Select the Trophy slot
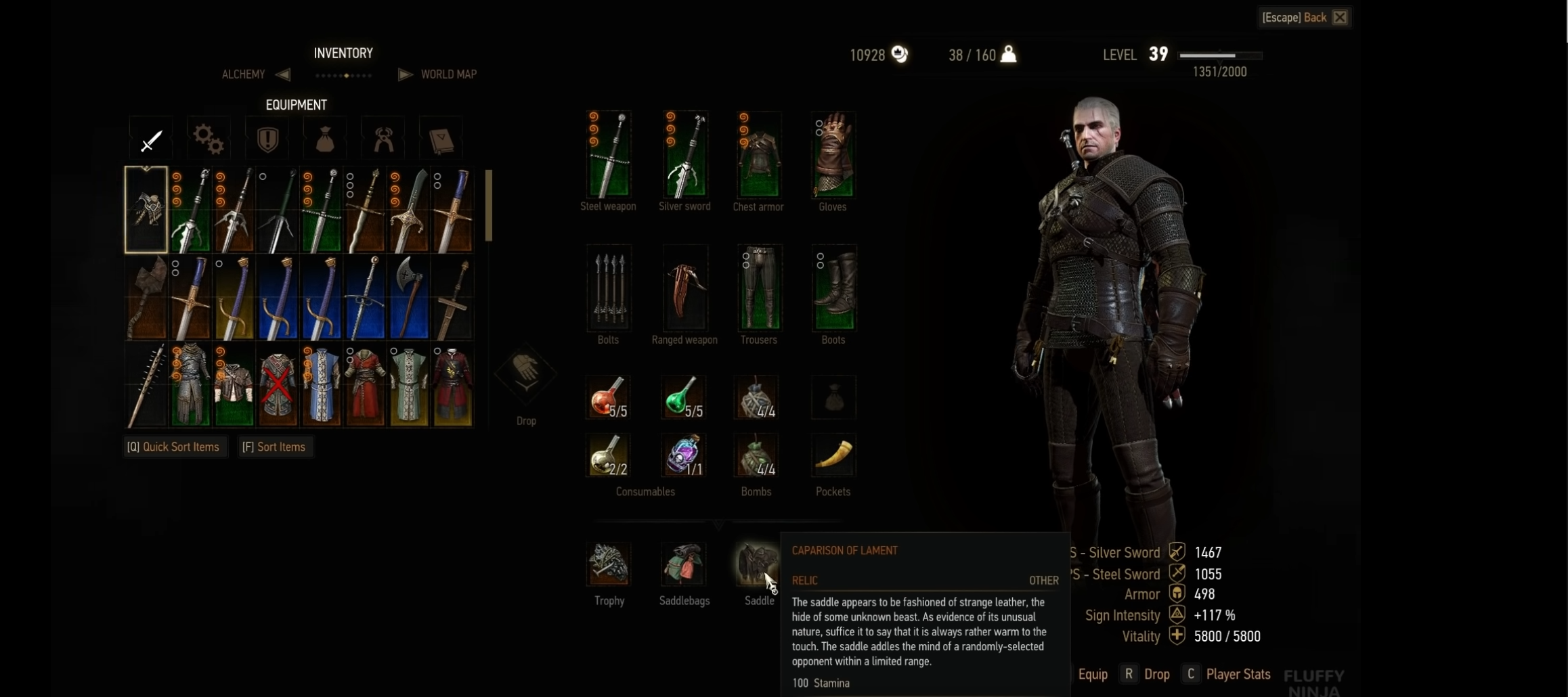Viewport: 1568px width, 697px height. (608, 565)
